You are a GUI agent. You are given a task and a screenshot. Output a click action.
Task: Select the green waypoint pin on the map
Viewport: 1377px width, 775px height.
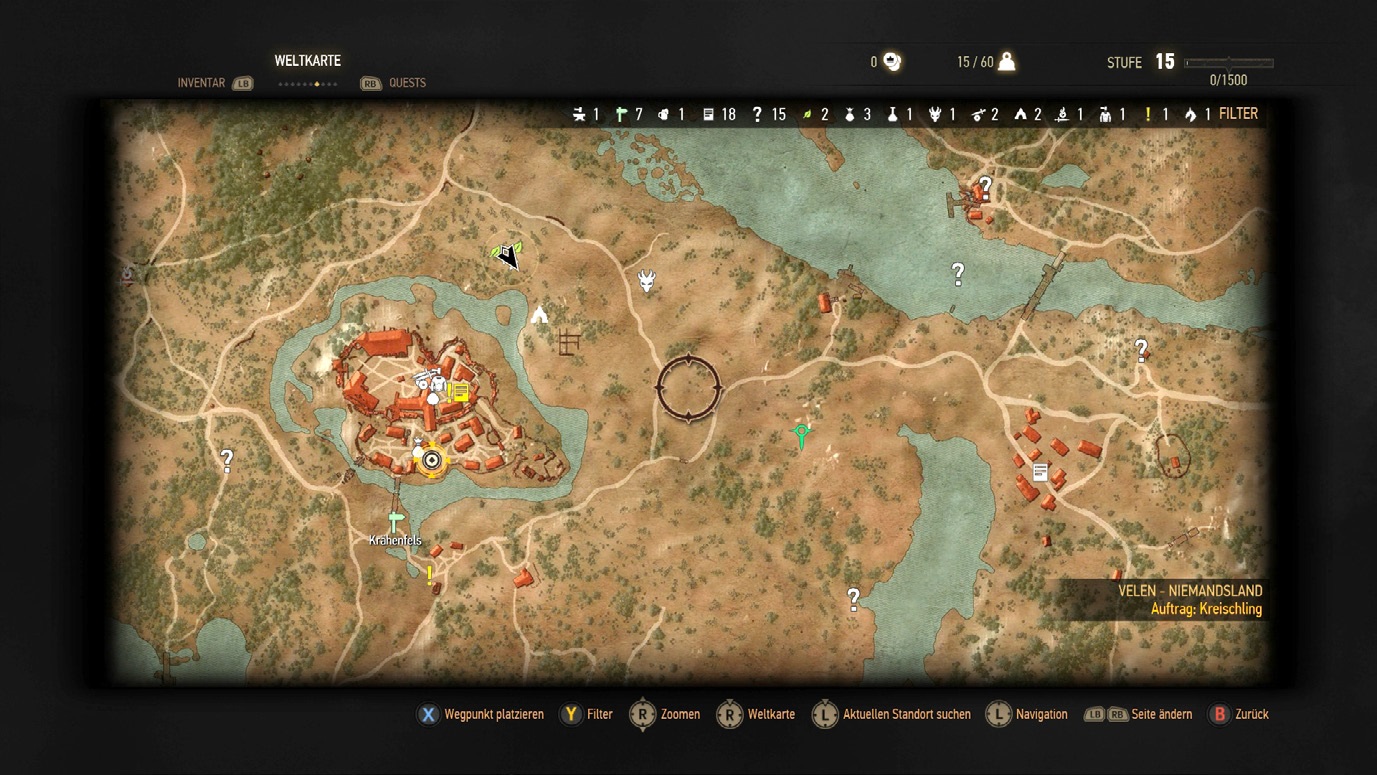[801, 435]
